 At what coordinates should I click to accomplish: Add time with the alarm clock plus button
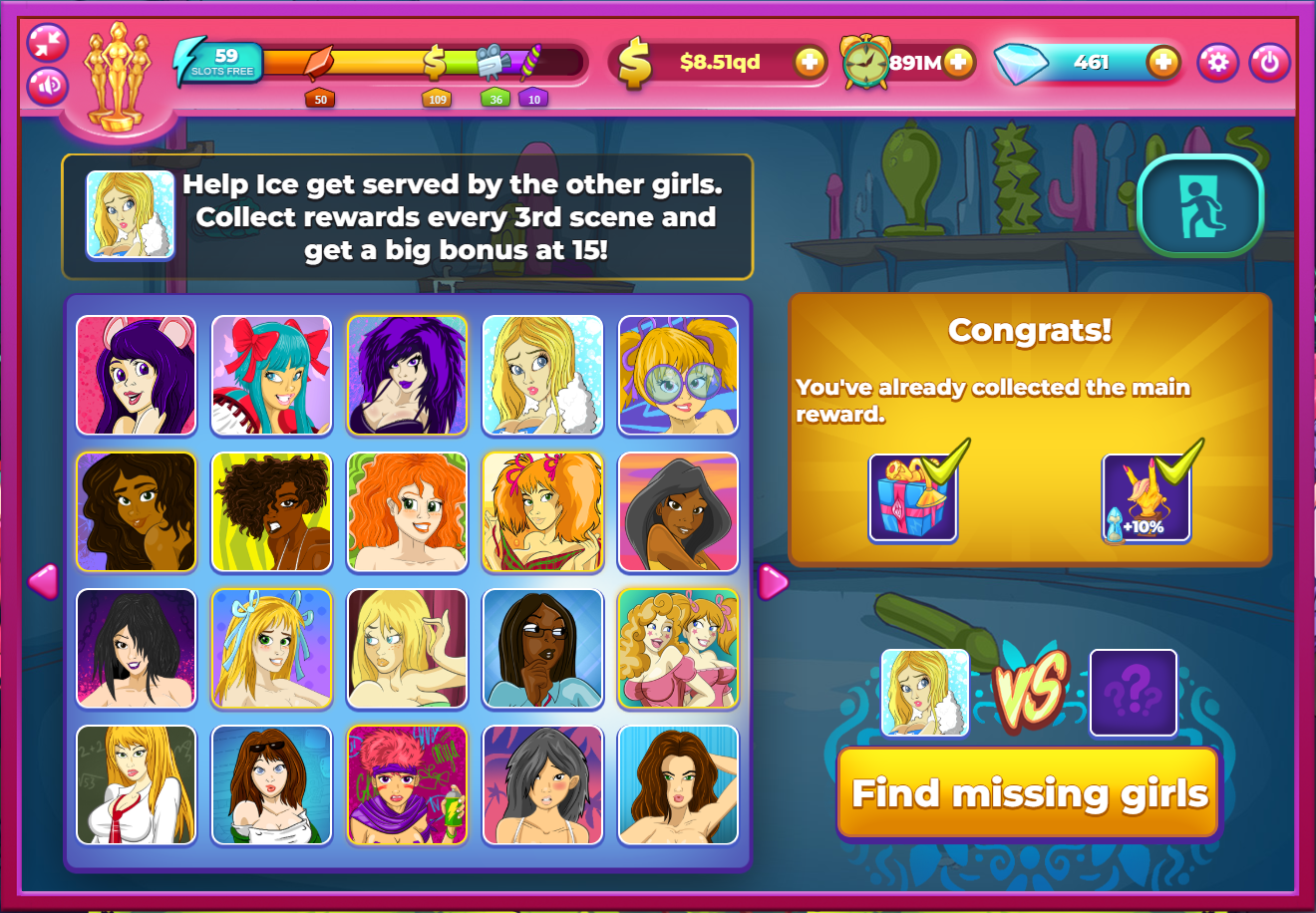pos(957,63)
